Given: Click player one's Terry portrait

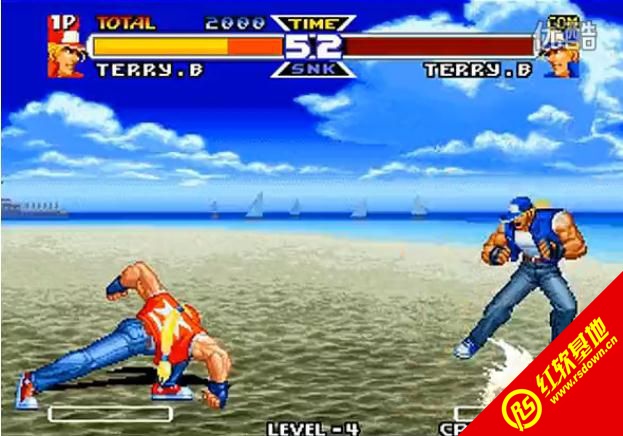Looking at the screenshot, I should tap(65, 54).
